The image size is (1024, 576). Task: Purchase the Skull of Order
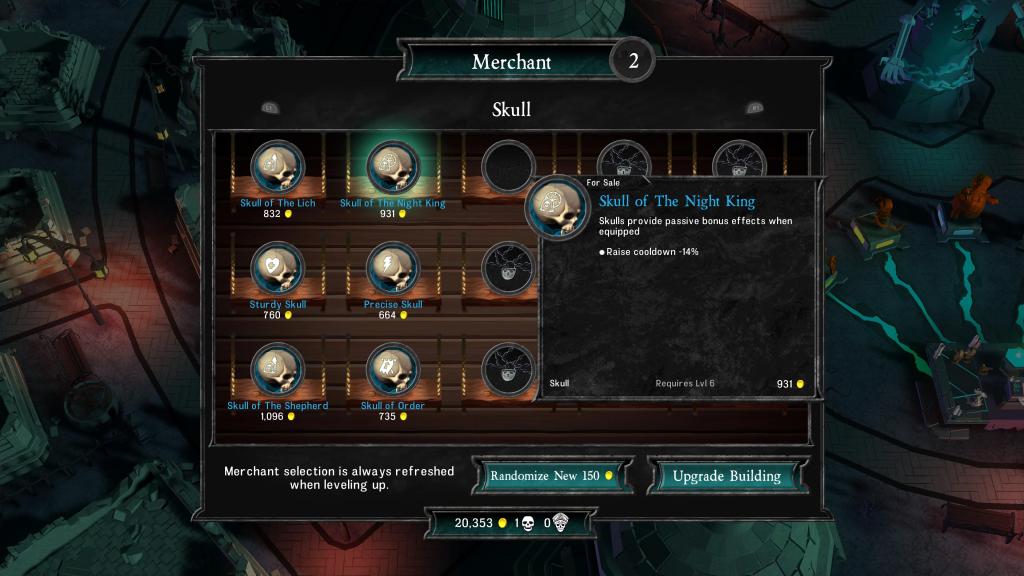393,371
